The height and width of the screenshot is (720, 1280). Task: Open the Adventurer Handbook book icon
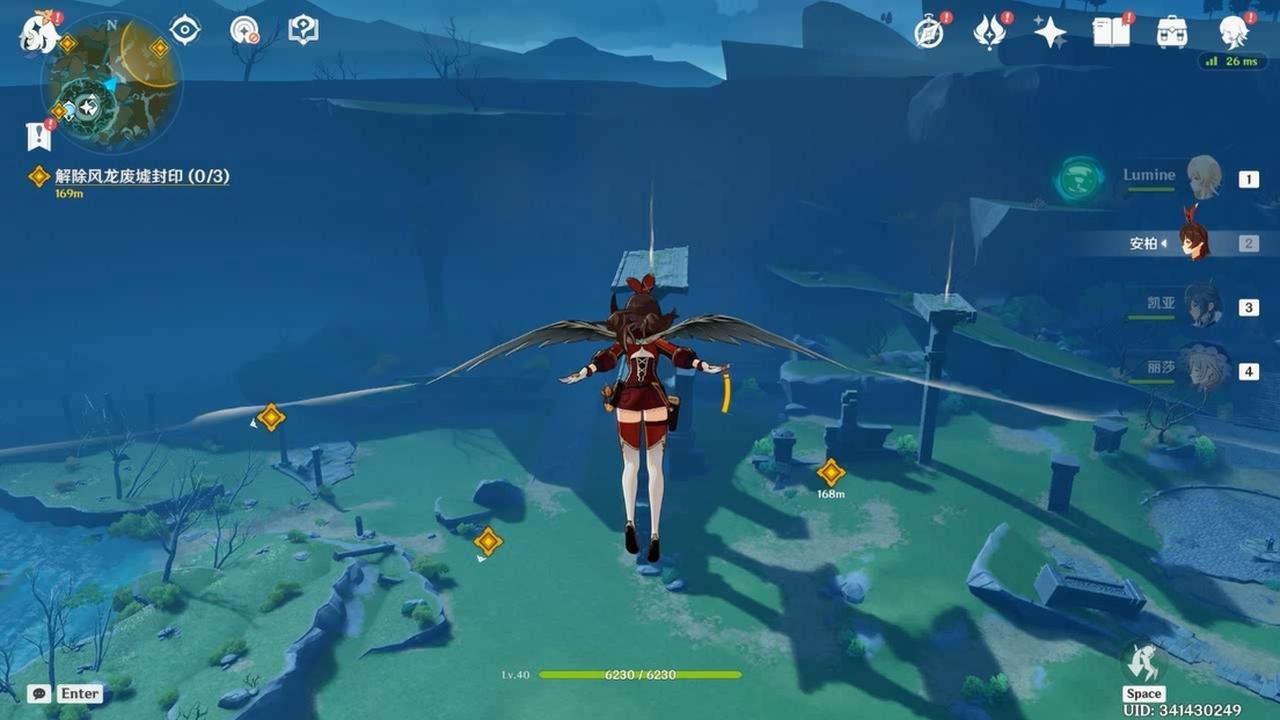[1110, 33]
